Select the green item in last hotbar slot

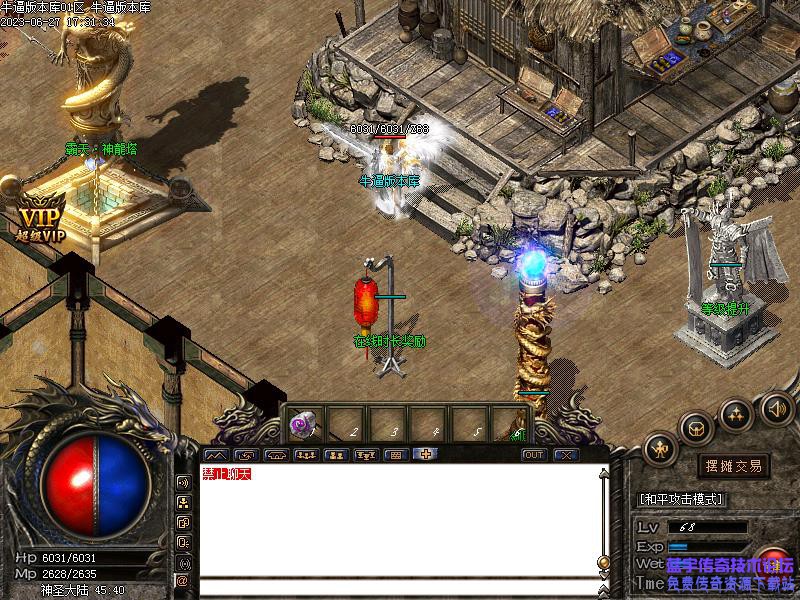[x=516, y=425]
